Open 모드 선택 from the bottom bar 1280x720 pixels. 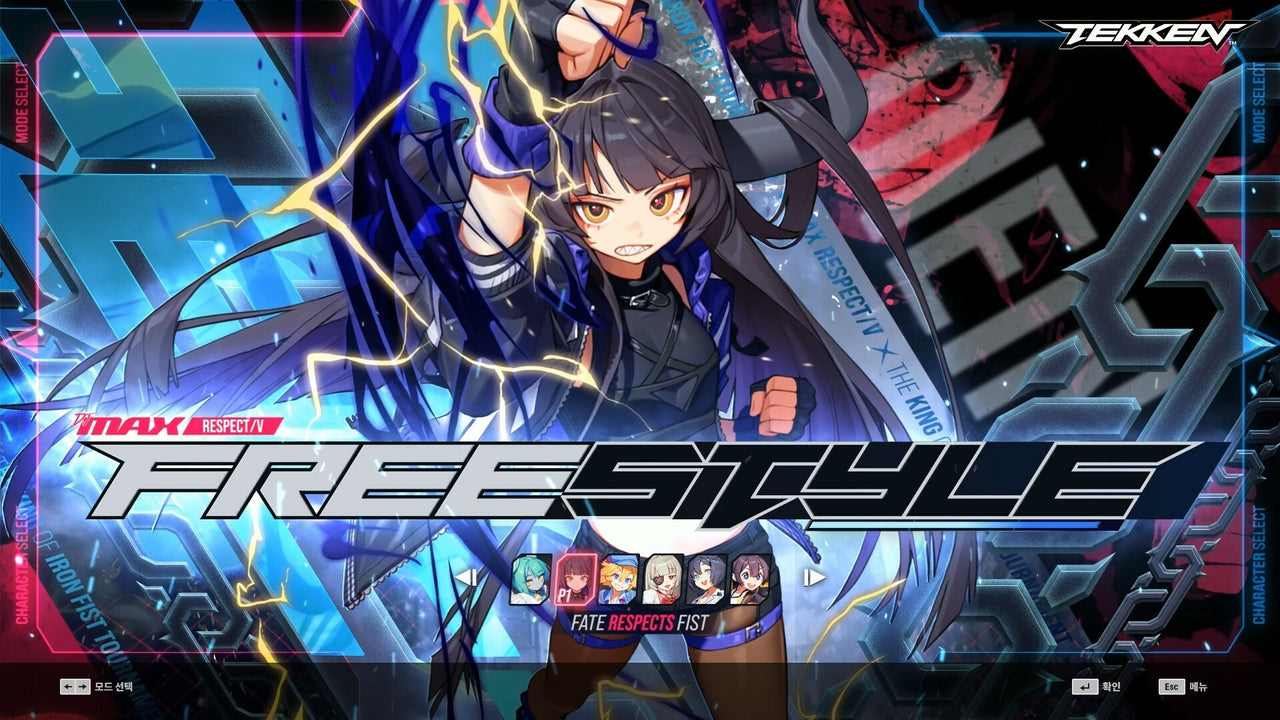tap(112, 687)
